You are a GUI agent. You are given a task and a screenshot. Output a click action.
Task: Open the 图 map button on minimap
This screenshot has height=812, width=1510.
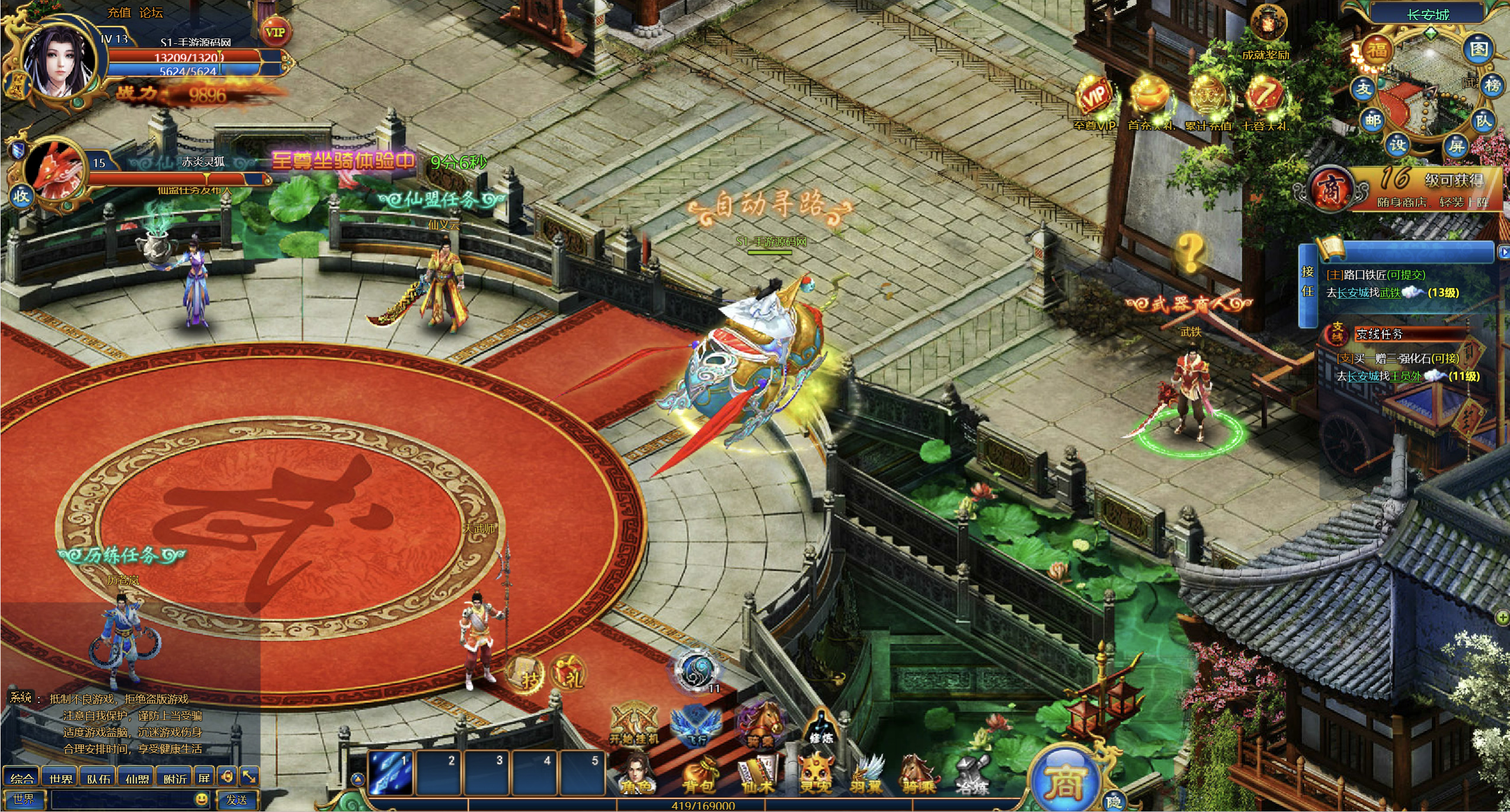point(1478,50)
